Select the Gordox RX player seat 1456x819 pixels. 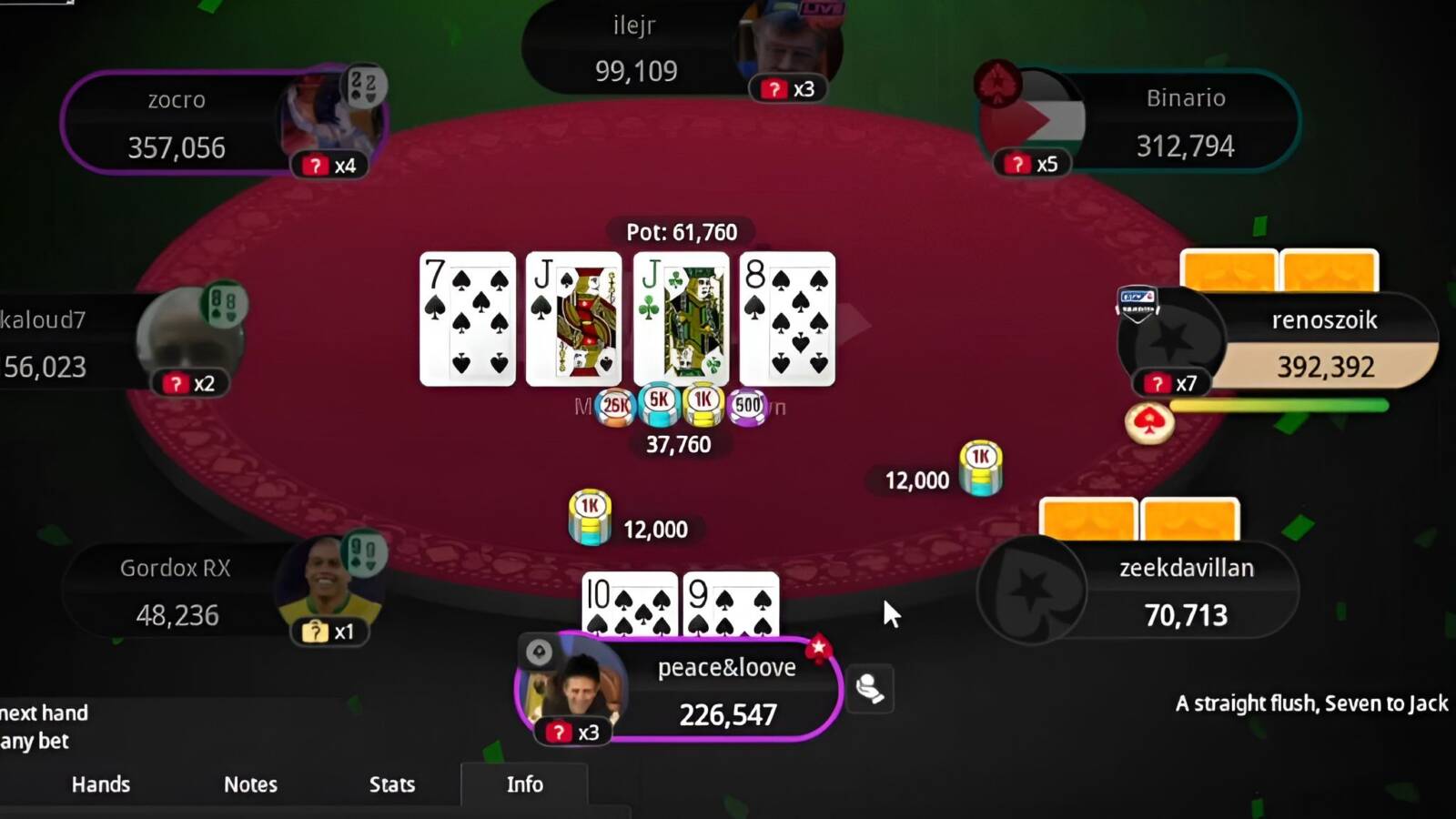tap(177, 591)
